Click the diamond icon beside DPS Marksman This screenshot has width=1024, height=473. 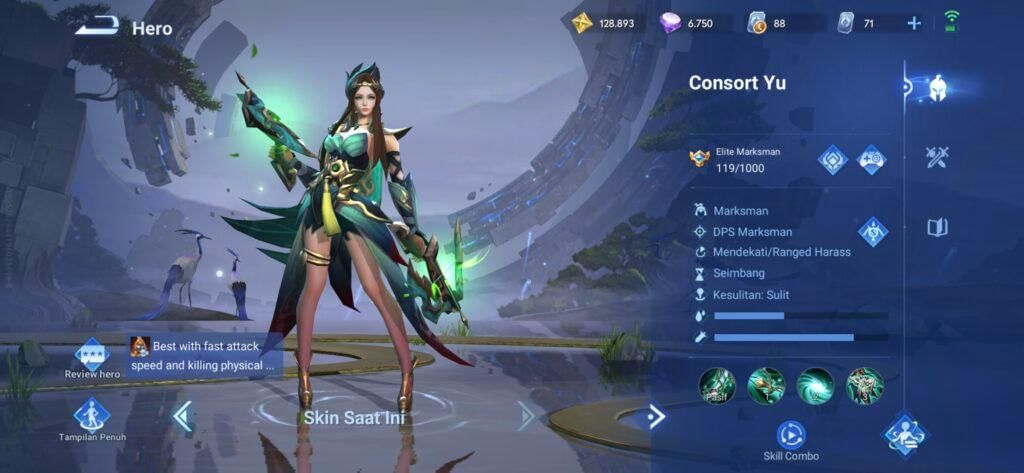873,232
